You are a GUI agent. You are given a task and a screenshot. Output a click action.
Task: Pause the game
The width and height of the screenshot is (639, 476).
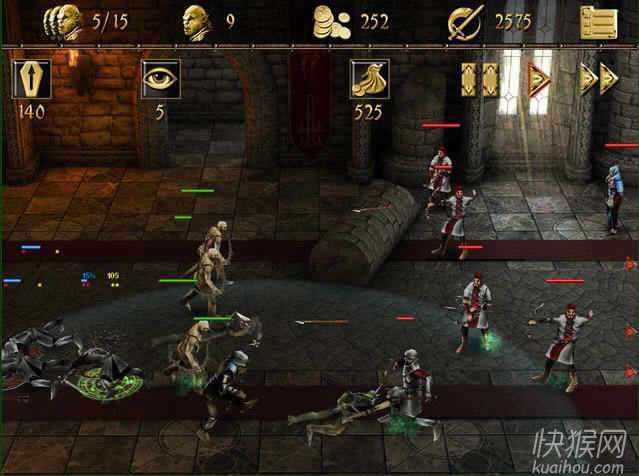click(479, 79)
